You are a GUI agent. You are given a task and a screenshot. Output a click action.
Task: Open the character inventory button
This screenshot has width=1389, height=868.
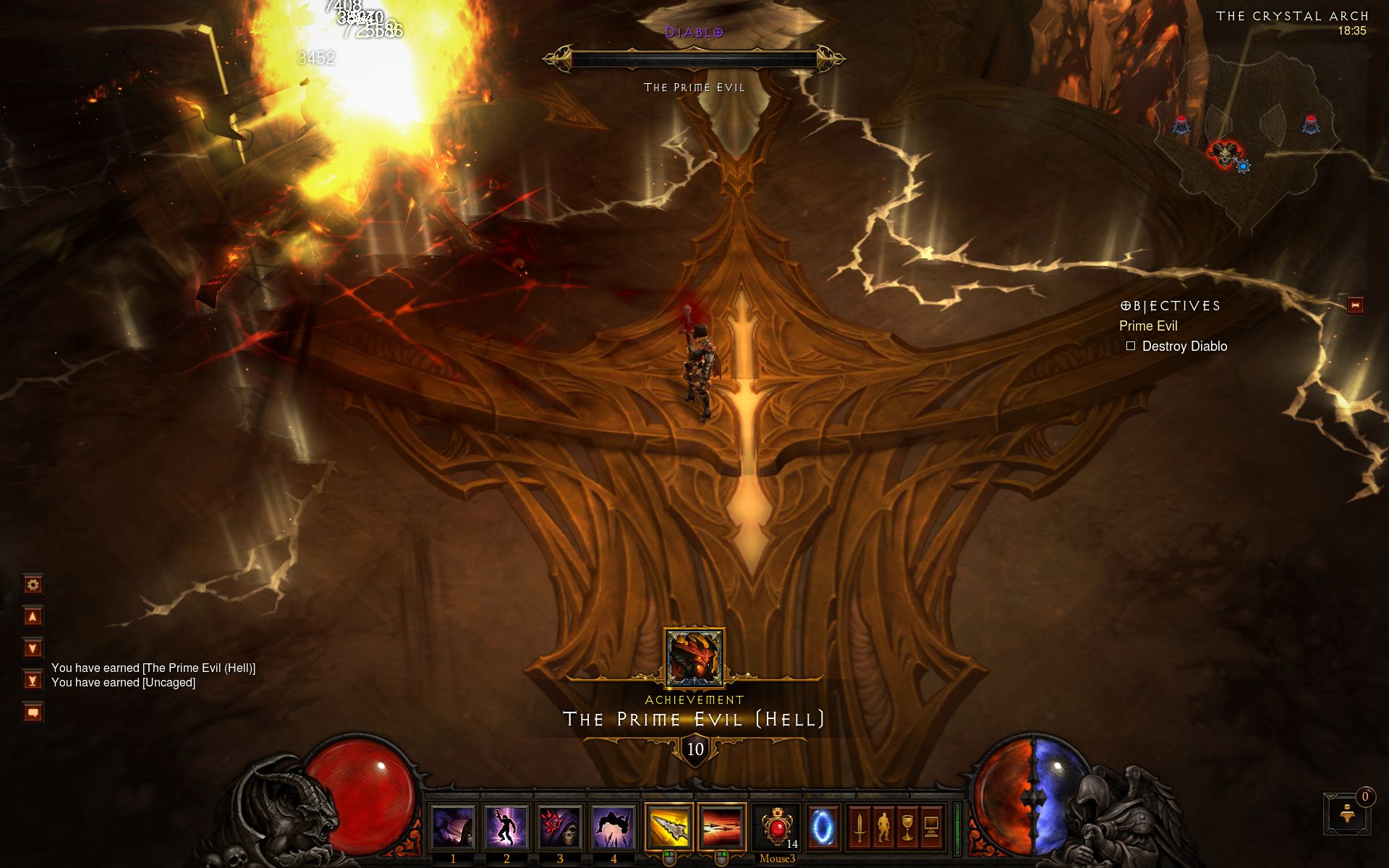click(883, 827)
